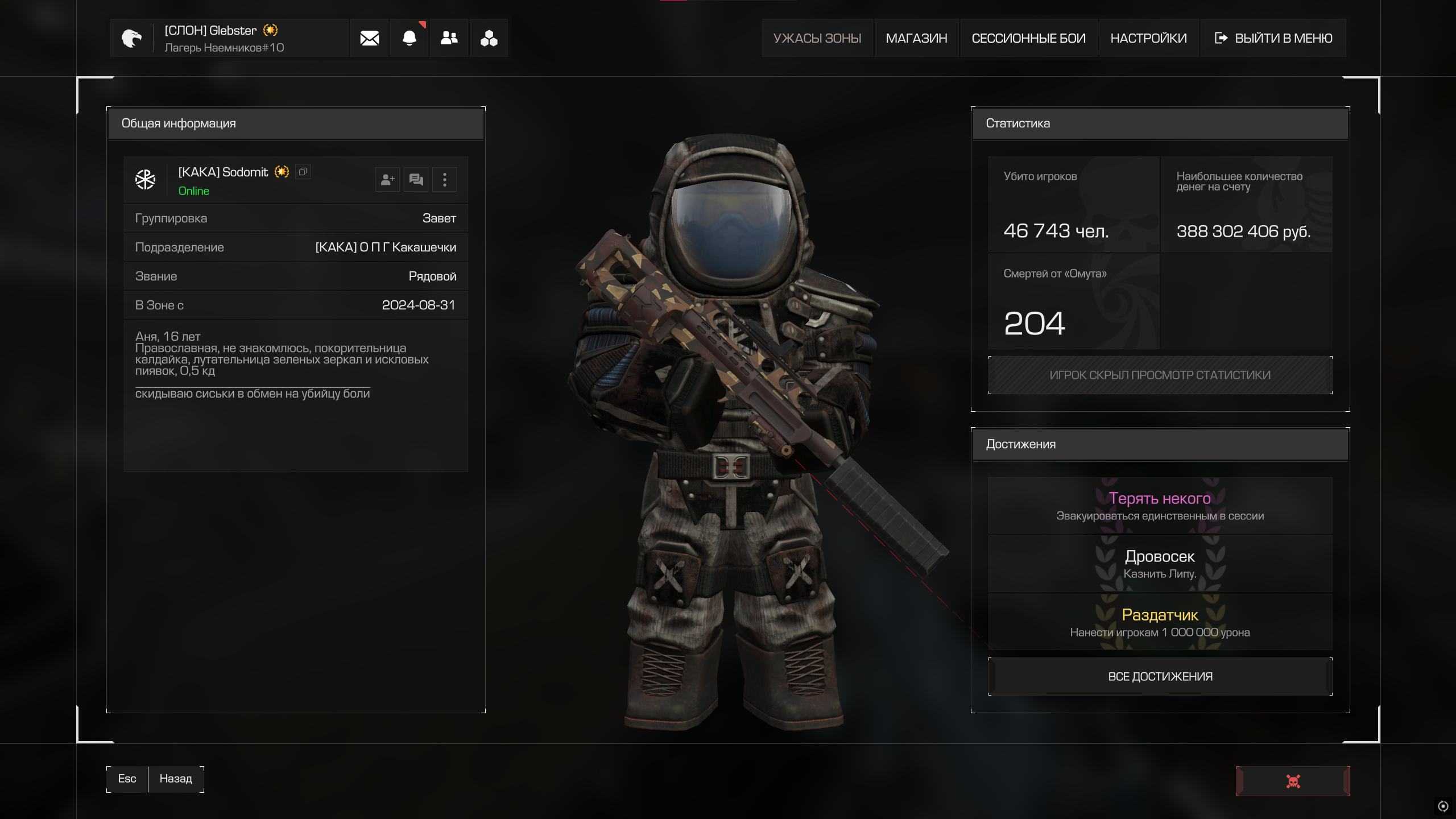
Task: Go to Сессионные бои
Action: tap(1028, 38)
